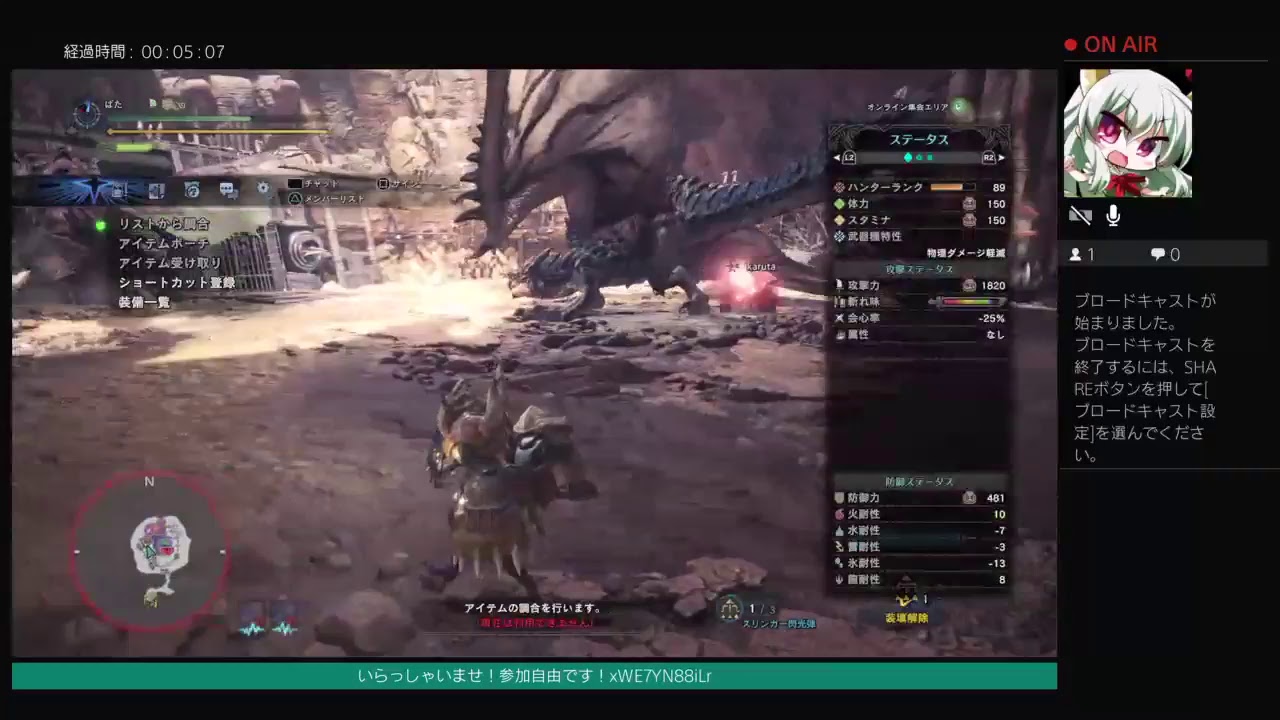Click the L2 left arrow to switch status page
This screenshot has width=1280, height=720.
click(x=838, y=157)
